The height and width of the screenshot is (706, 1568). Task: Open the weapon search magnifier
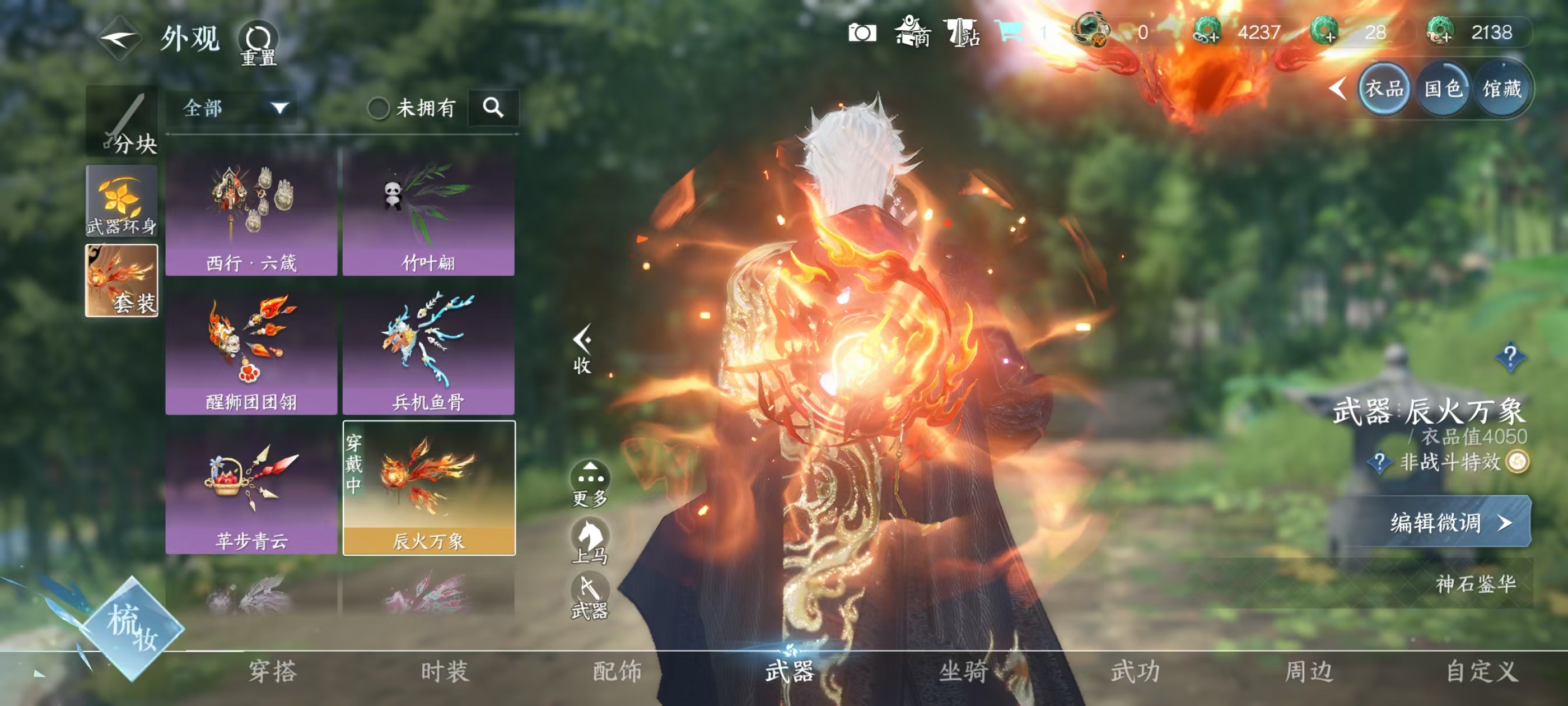tap(493, 108)
